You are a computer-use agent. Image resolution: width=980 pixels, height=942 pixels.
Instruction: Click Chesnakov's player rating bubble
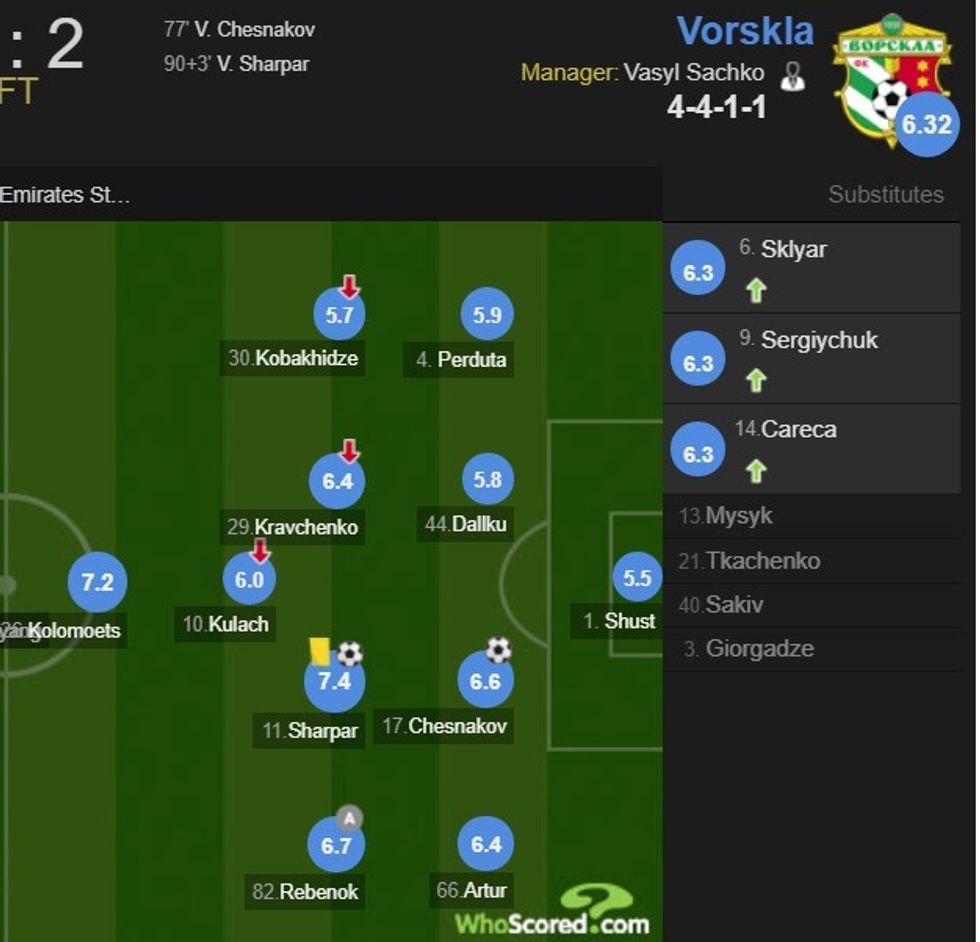pos(485,682)
